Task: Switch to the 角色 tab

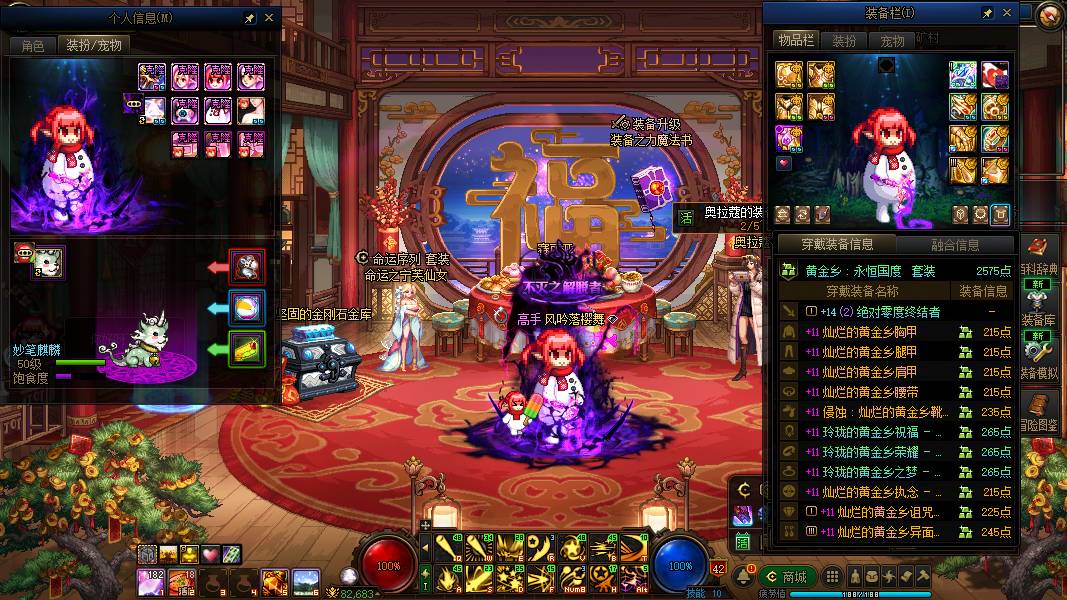Action: click(33, 45)
